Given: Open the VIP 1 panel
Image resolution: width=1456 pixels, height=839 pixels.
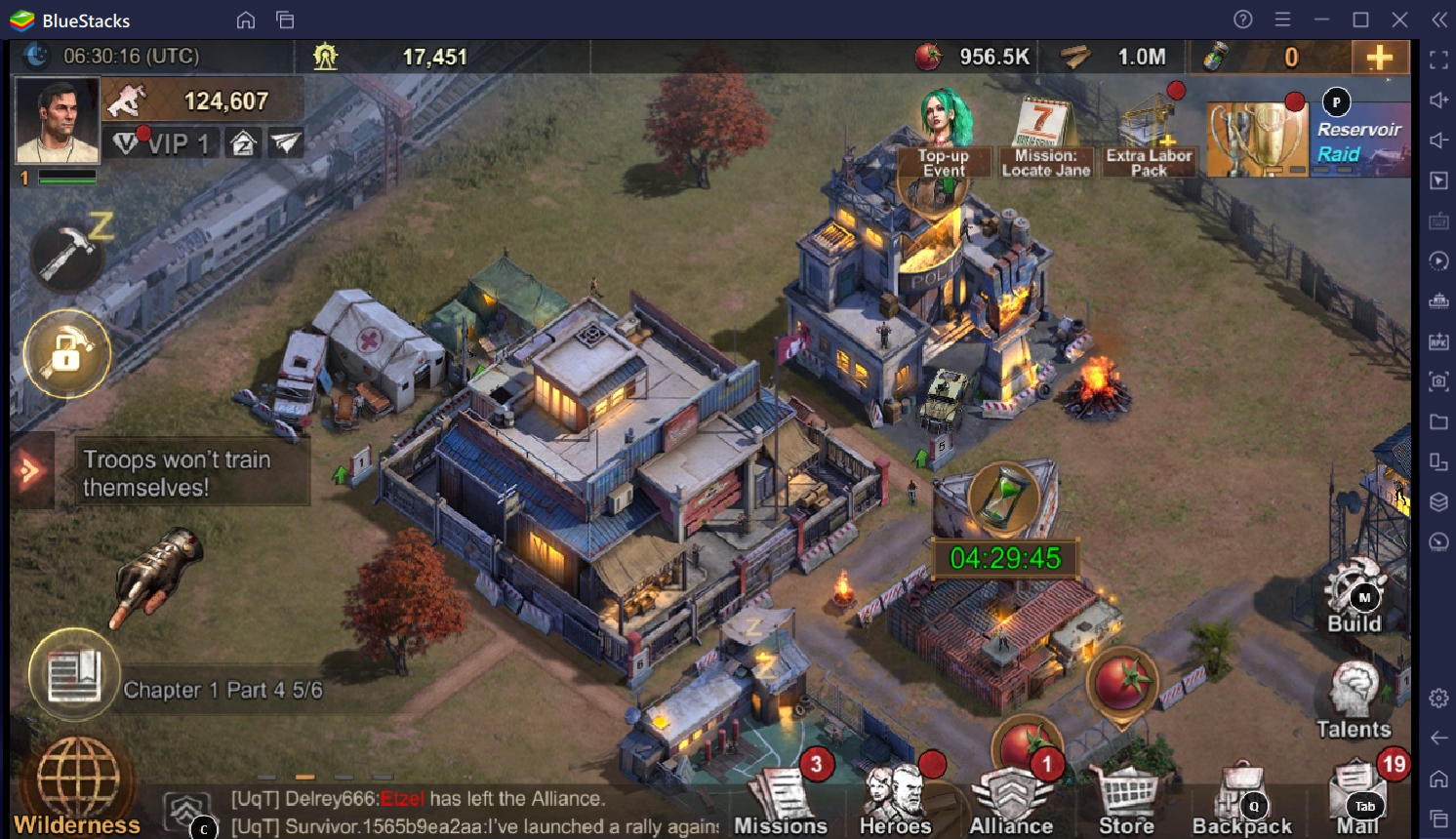Looking at the screenshot, I should coord(162,144).
